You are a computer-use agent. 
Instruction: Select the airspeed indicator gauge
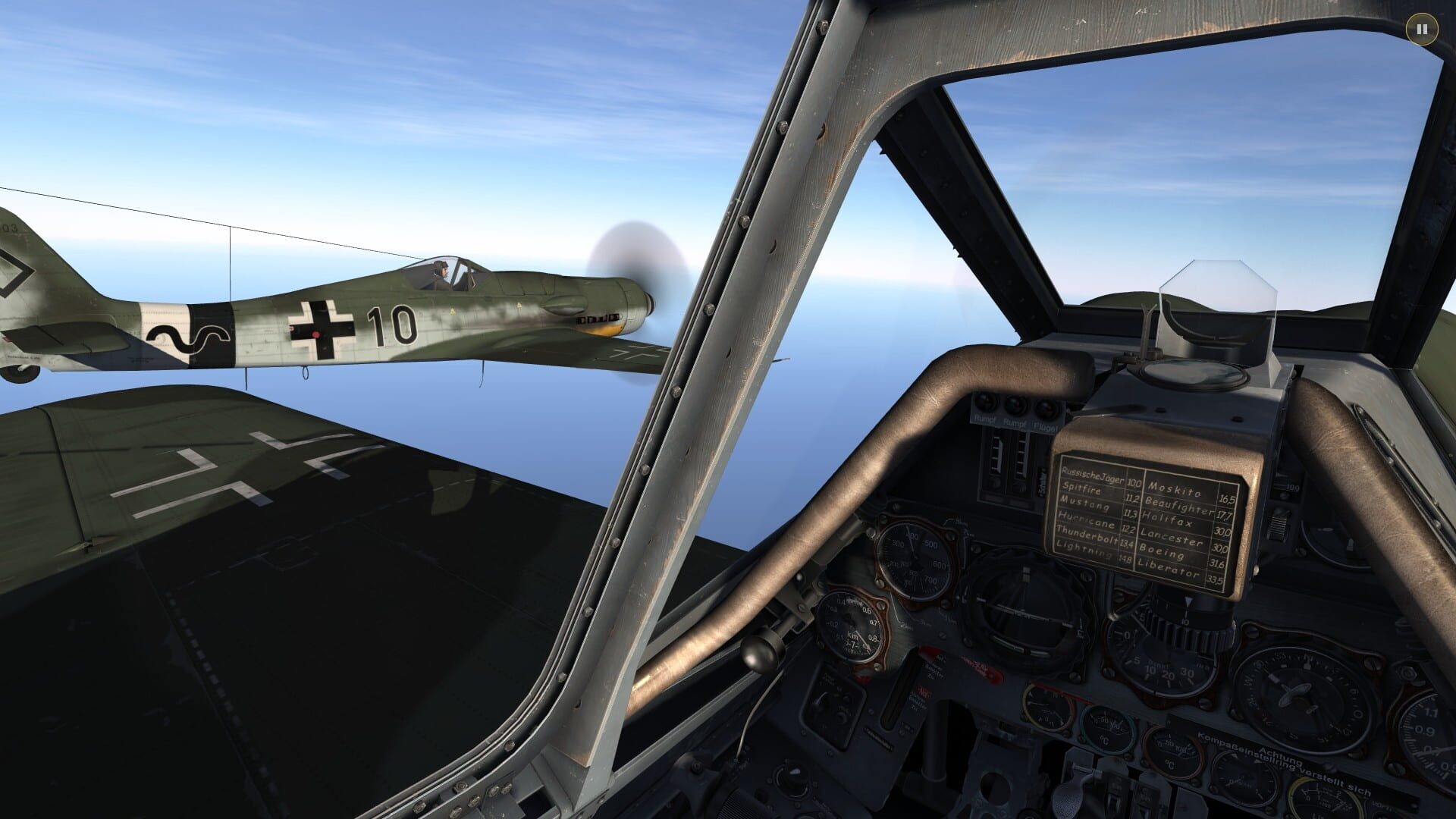tap(917, 560)
